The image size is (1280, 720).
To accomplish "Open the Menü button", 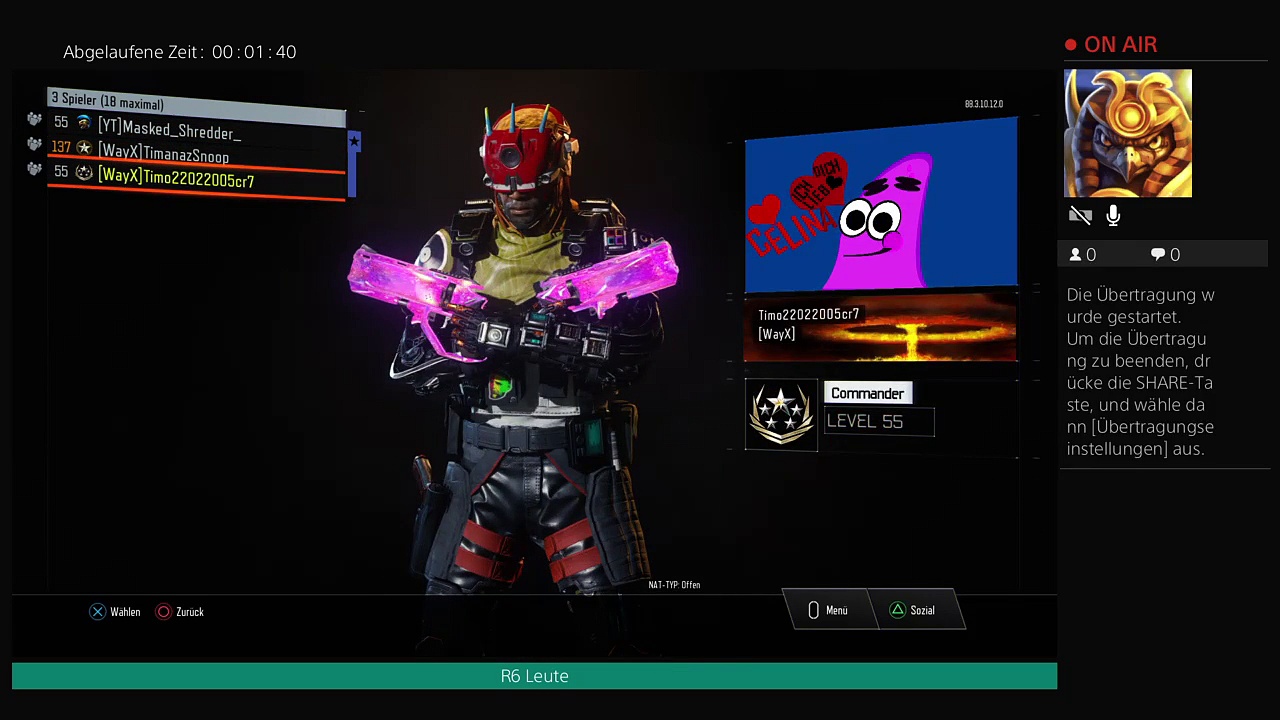I will point(827,610).
